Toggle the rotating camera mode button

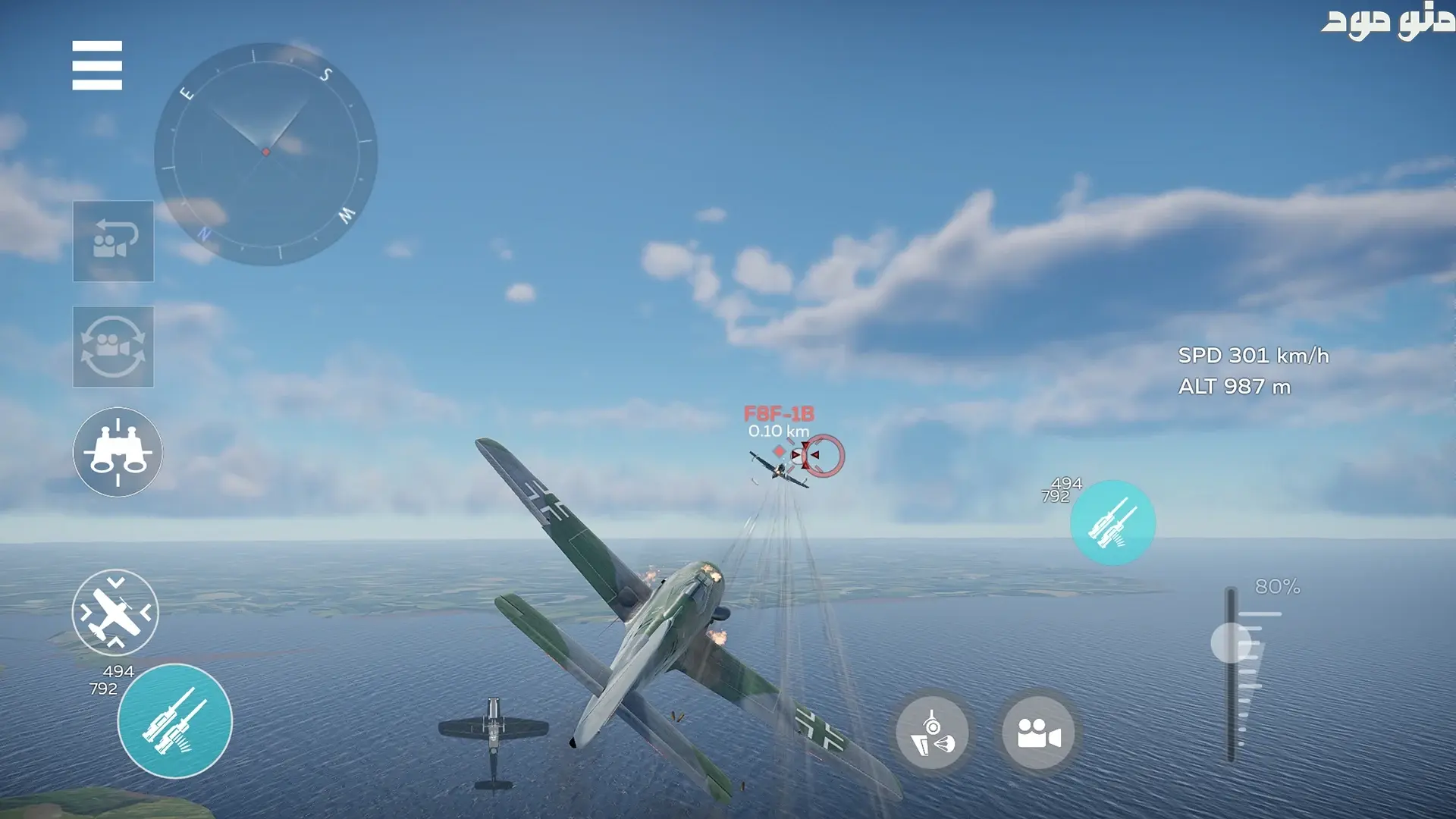[113, 347]
